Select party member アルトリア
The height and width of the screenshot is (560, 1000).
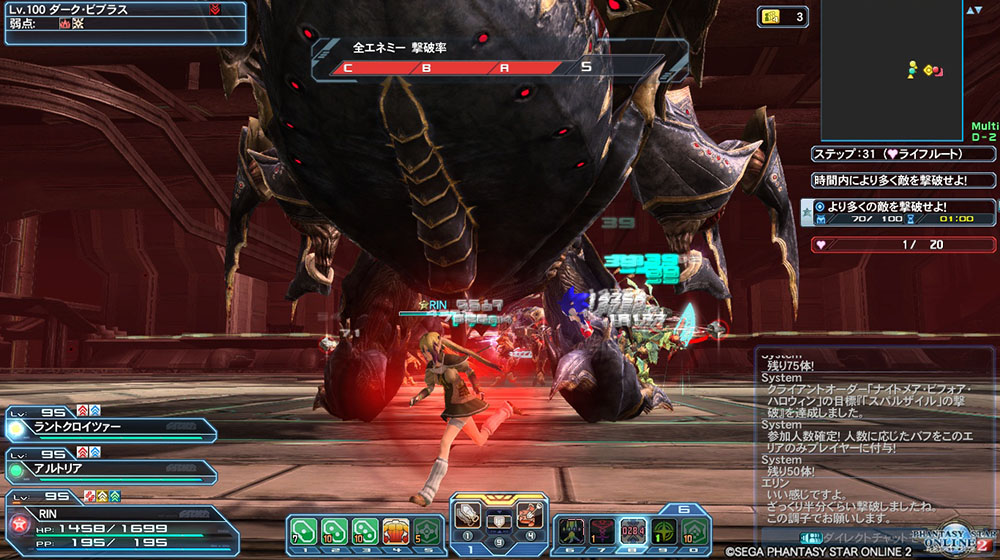click(x=110, y=467)
